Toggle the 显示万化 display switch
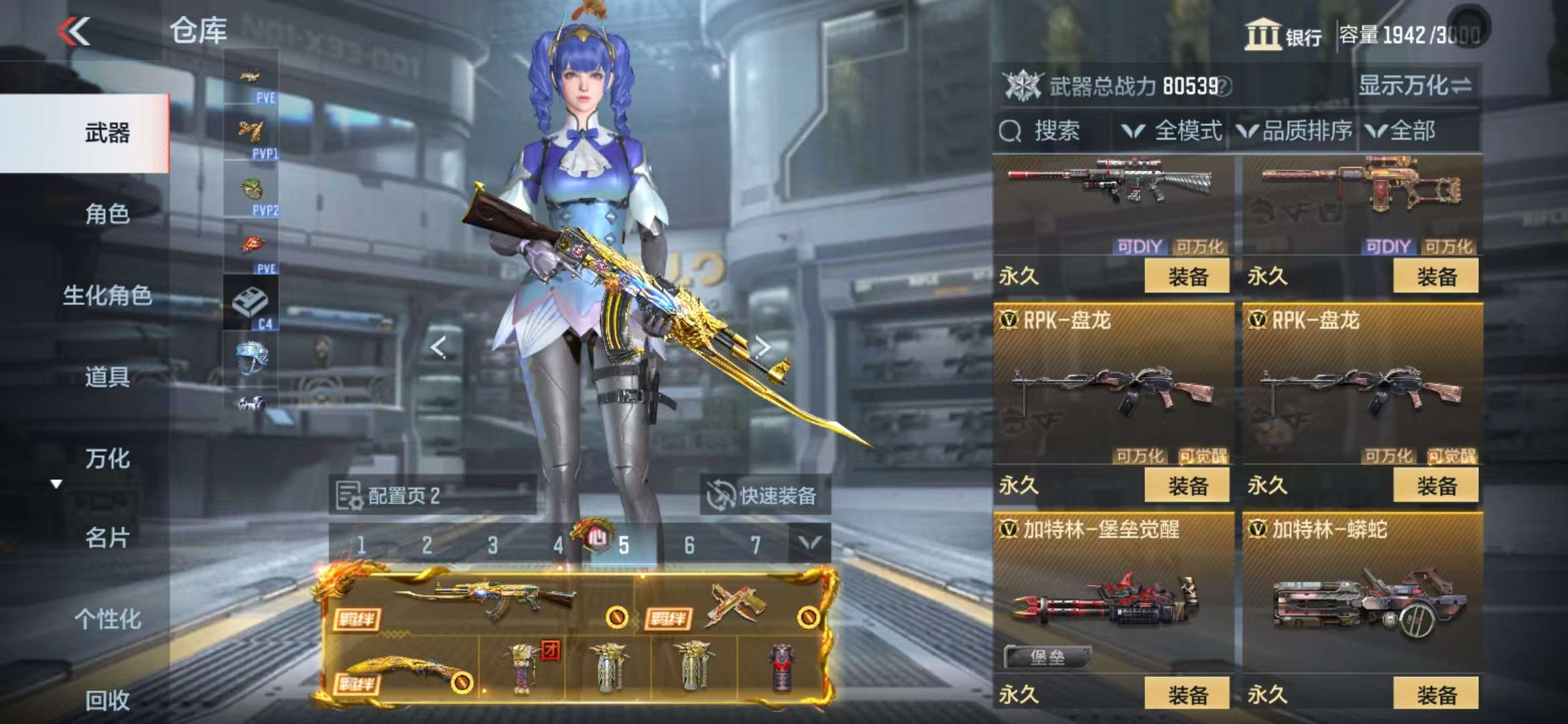Image resolution: width=1568 pixels, height=724 pixels. [1414, 86]
